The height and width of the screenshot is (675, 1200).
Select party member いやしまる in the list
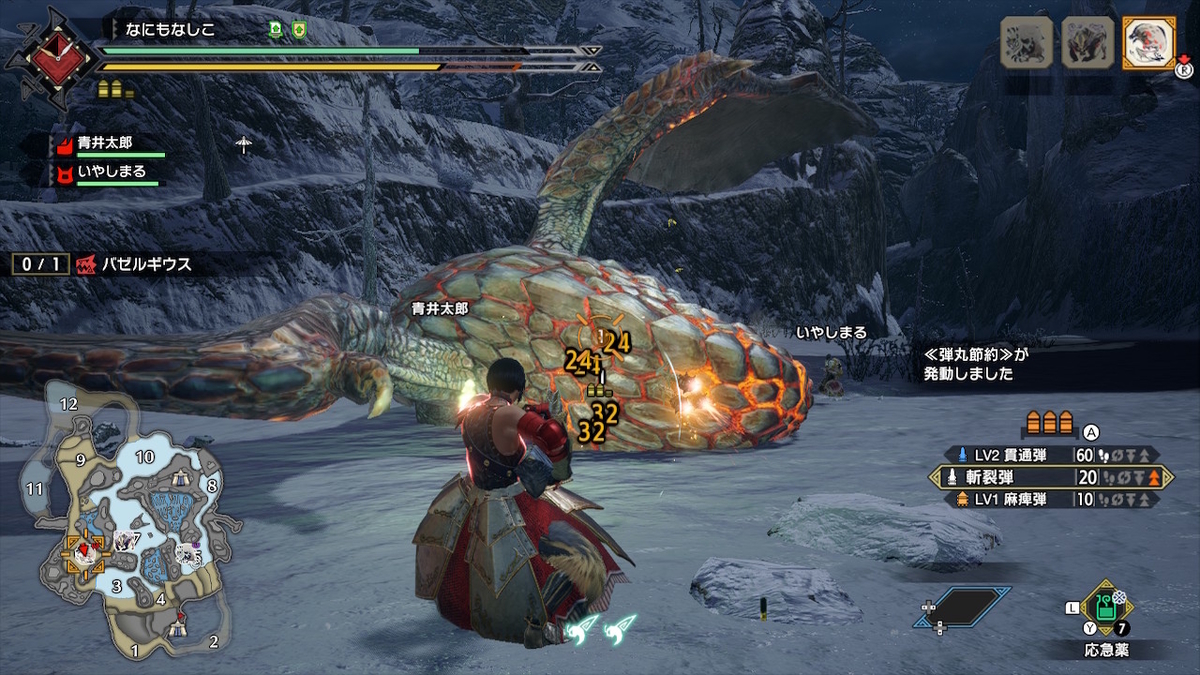pos(110,172)
